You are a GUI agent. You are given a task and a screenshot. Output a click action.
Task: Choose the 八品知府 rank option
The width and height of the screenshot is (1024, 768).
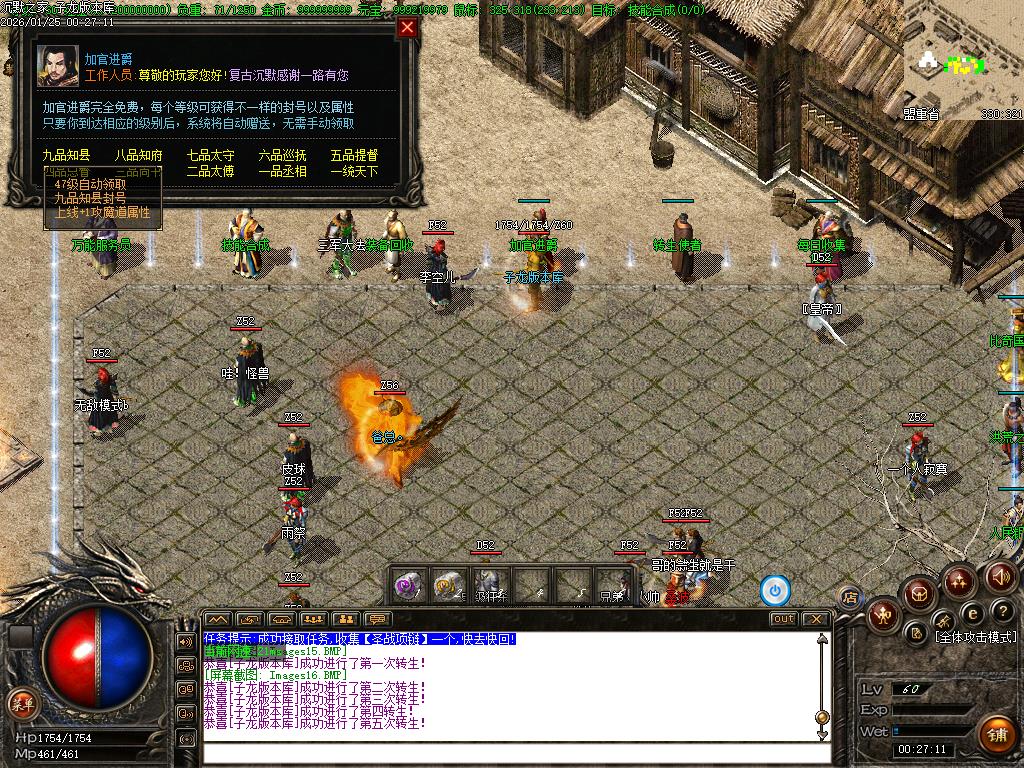tap(138, 155)
